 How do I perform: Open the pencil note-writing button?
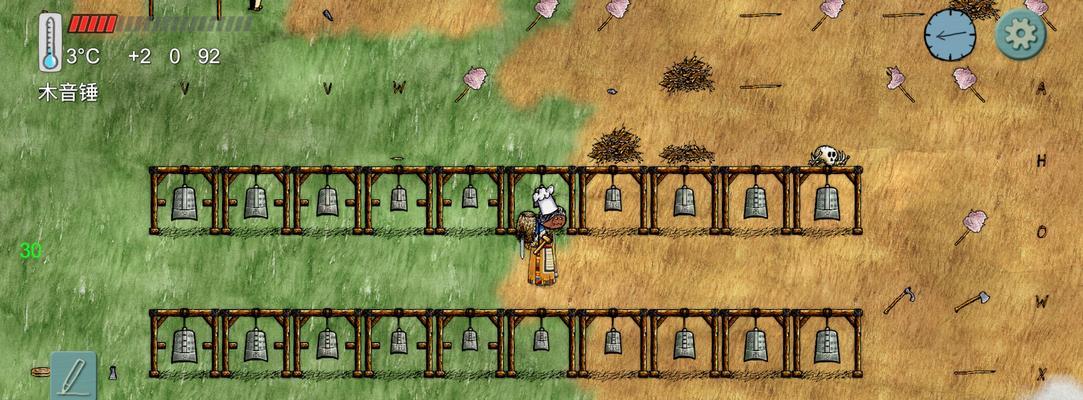click(x=73, y=376)
